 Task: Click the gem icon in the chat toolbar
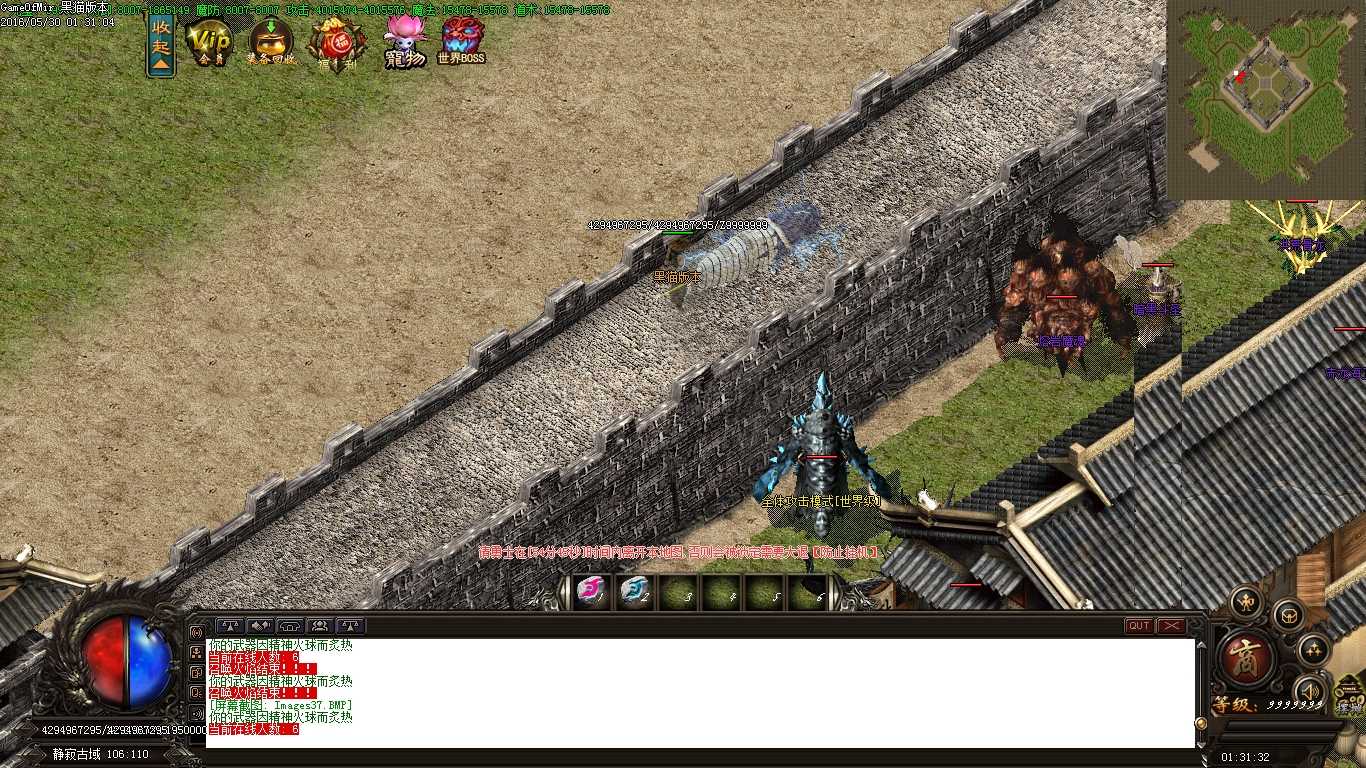pyautogui.click(x=259, y=625)
